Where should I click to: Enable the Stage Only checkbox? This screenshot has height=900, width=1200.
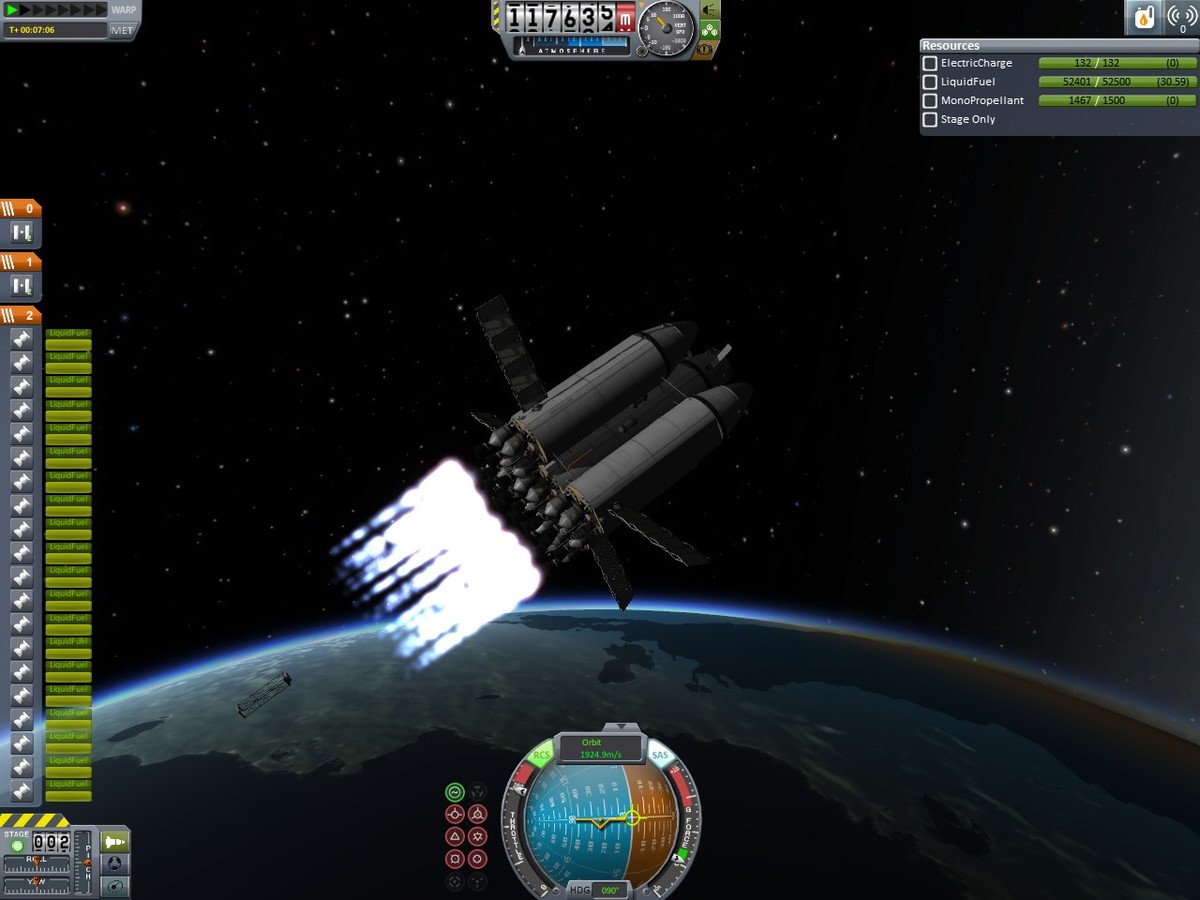(930, 120)
